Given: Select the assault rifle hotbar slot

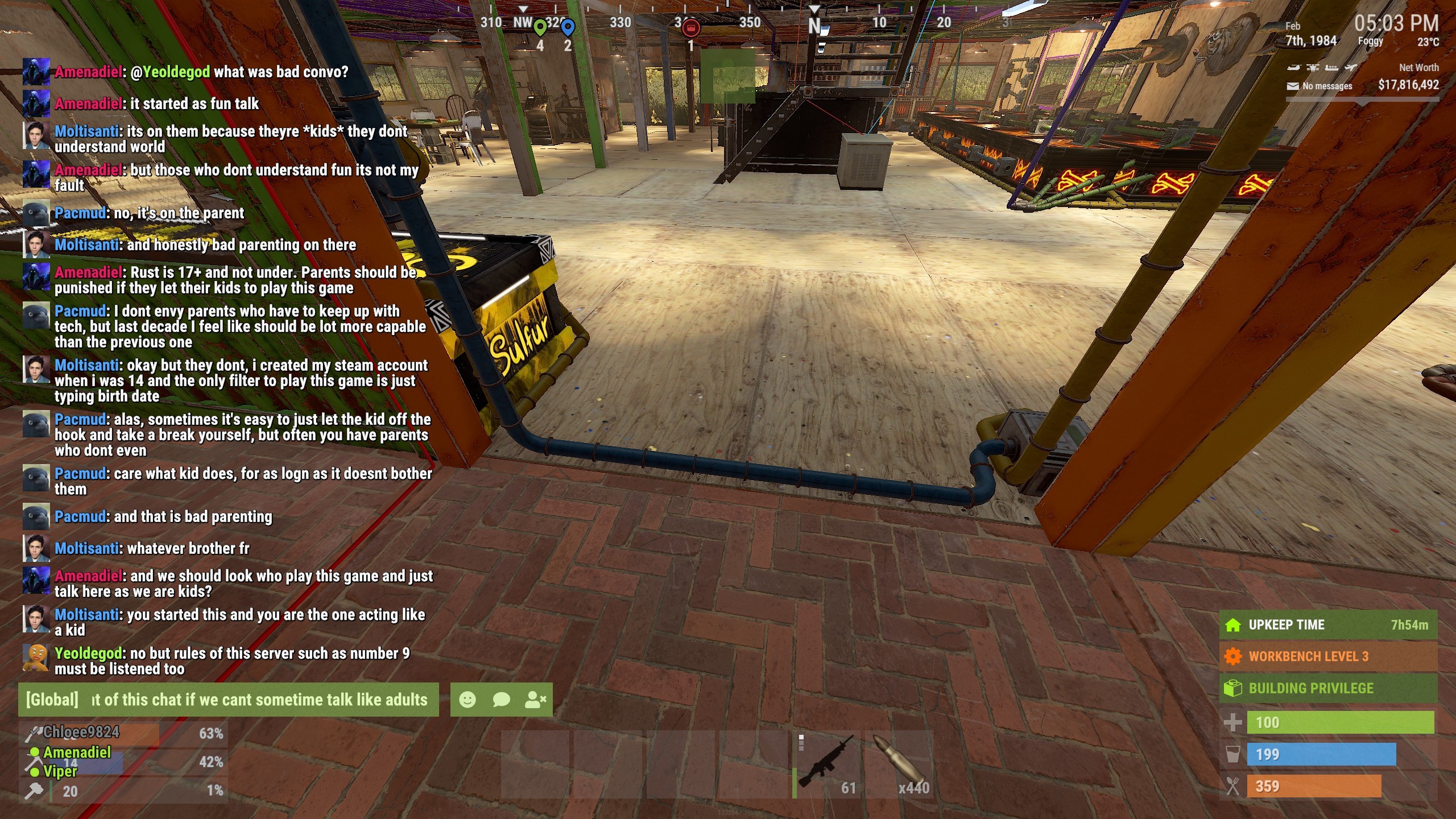Looking at the screenshot, I should (x=828, y=764).
